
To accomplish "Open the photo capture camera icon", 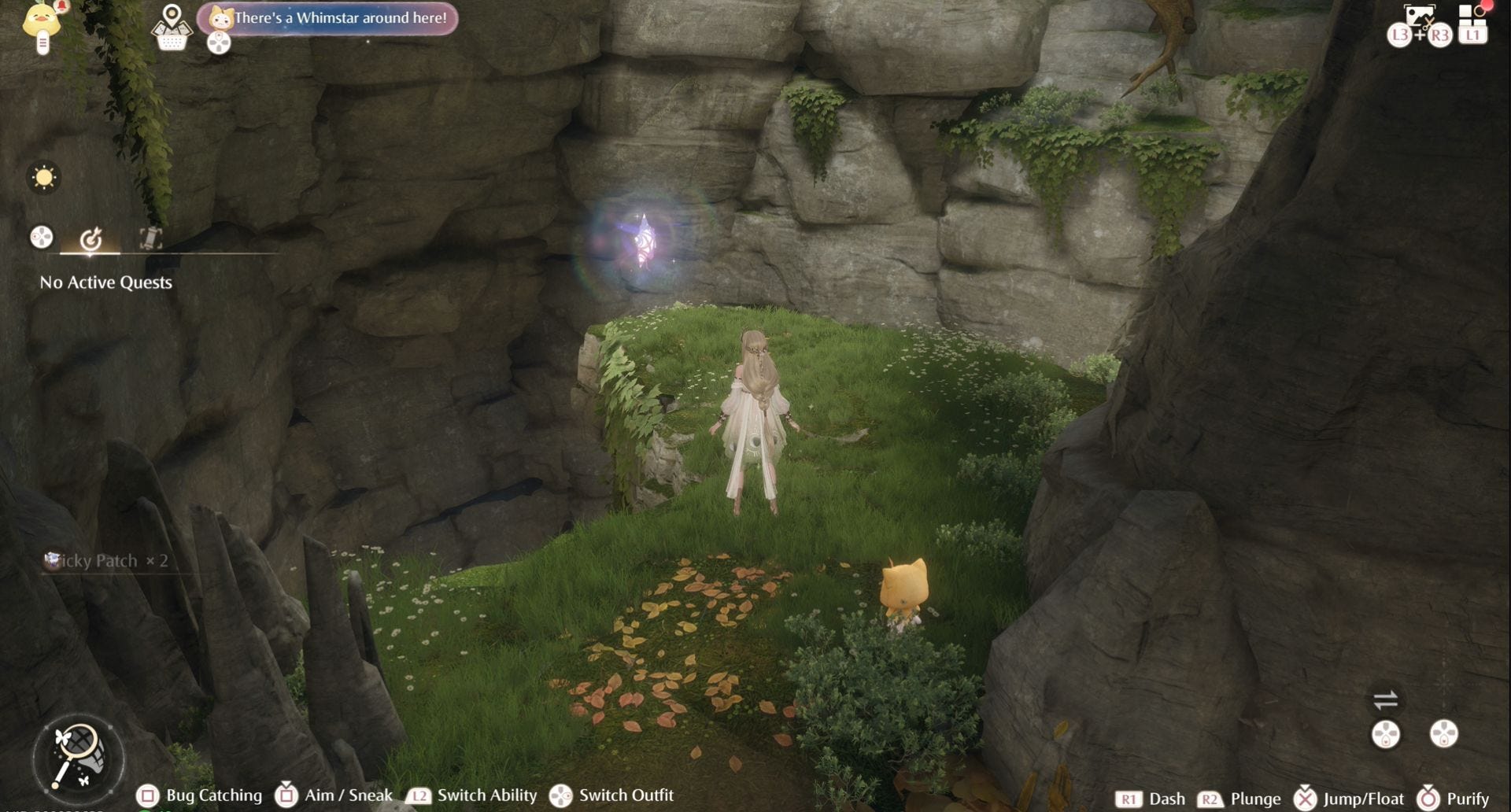I will pos(1419,16).
